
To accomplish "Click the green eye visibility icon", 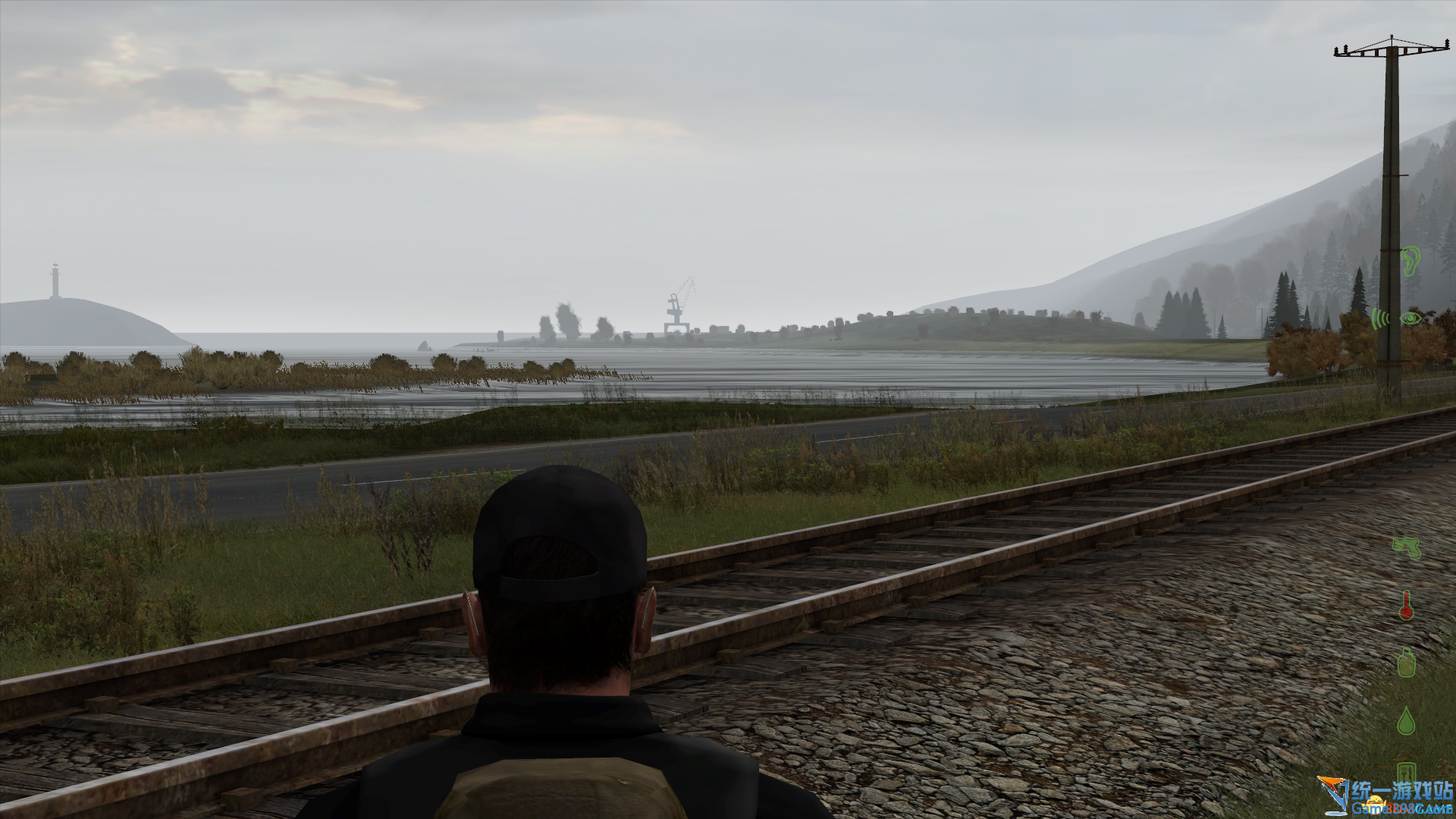I will [1410, 318].
